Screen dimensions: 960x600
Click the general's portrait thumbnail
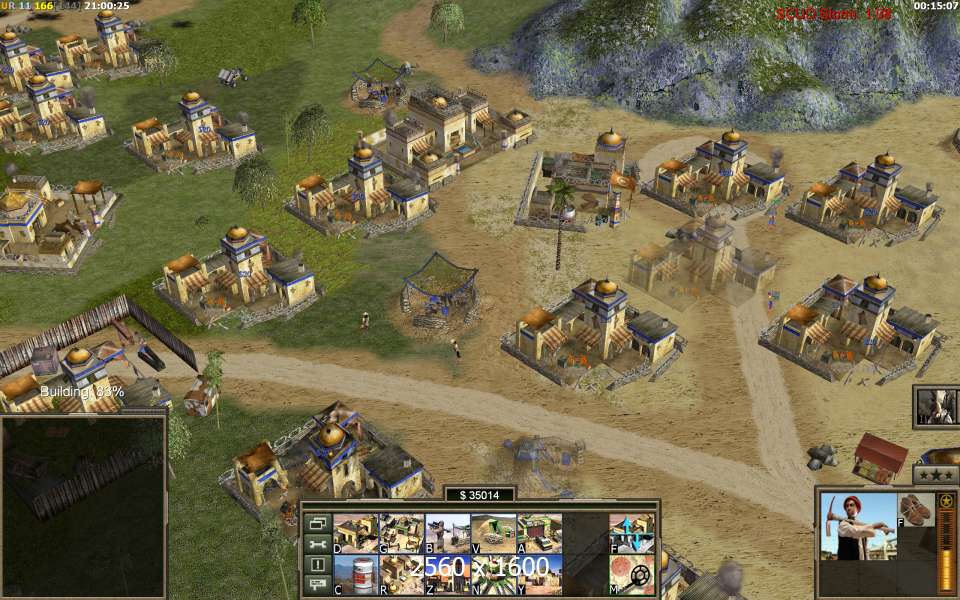936,406
